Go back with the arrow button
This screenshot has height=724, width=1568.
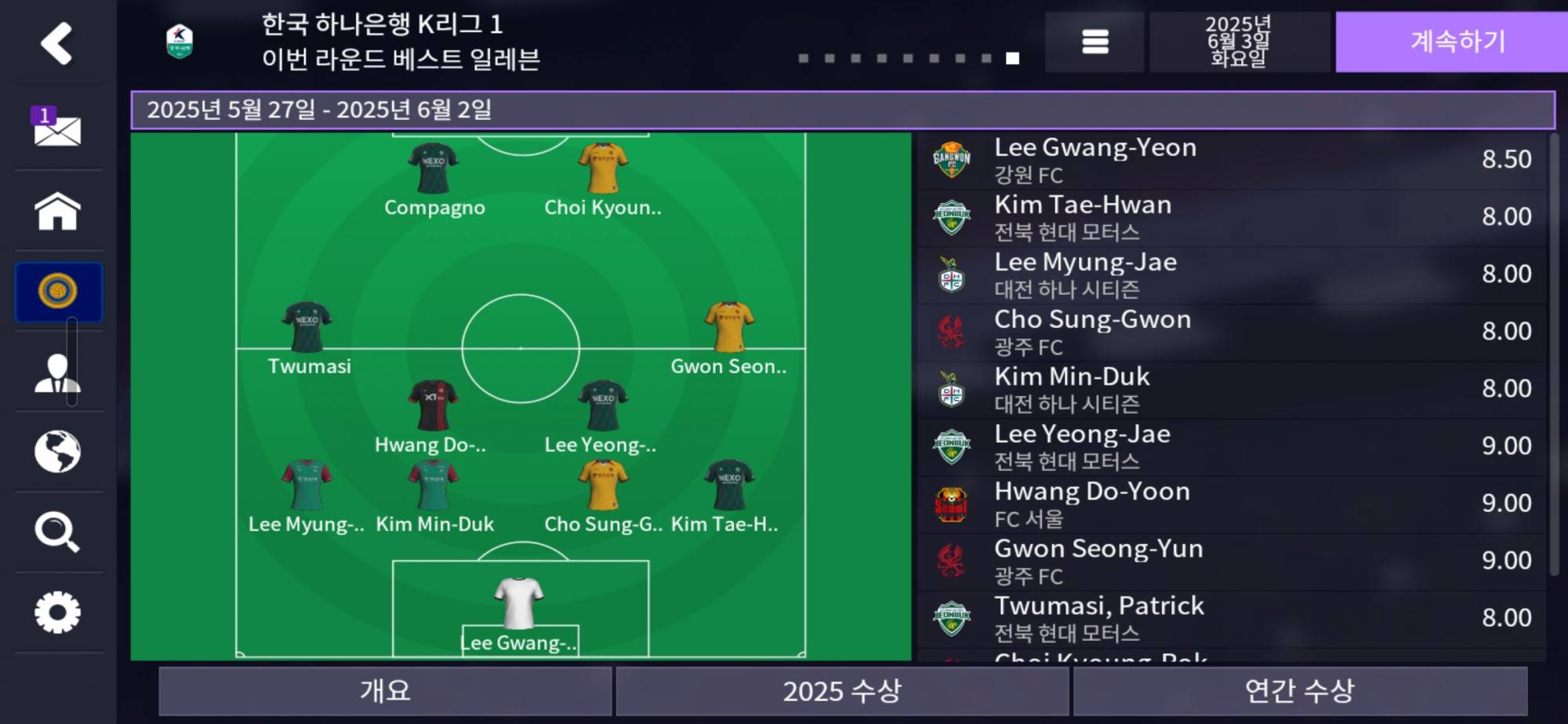click(56, 43)
